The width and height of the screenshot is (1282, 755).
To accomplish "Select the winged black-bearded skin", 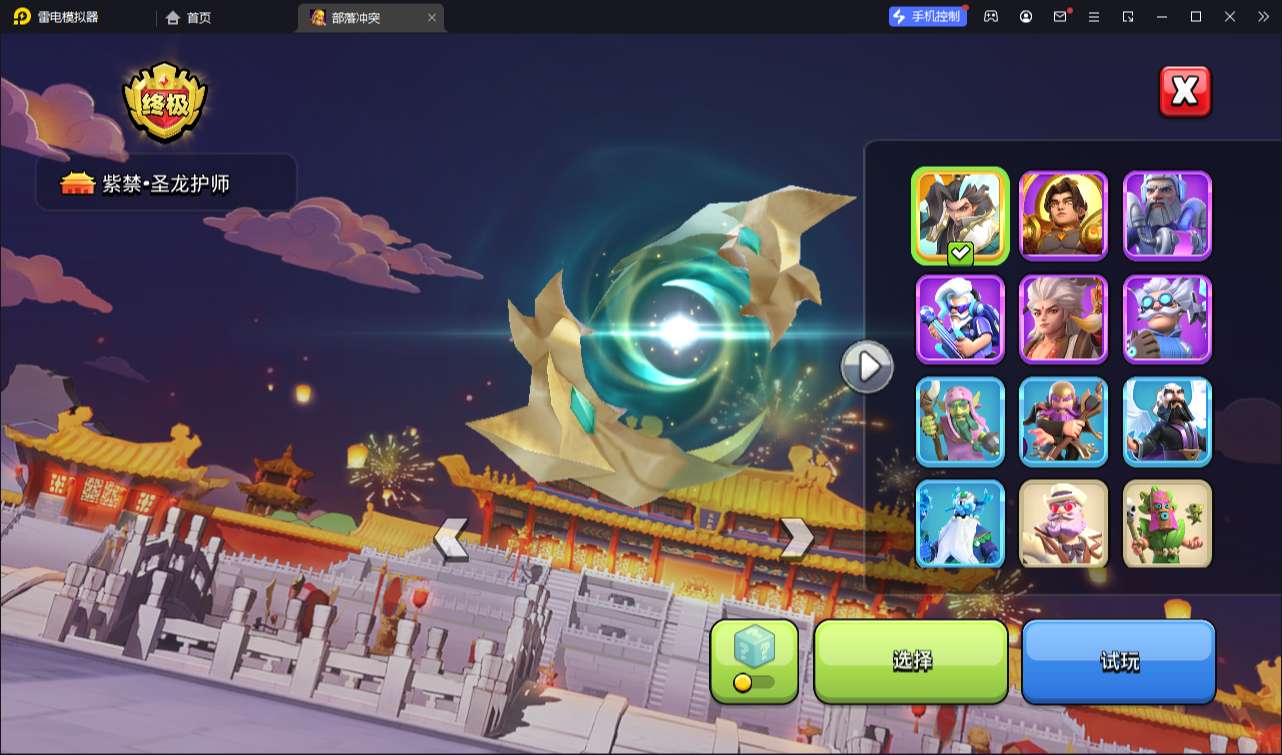I will pyautogui.click(x=1167, y=422).
